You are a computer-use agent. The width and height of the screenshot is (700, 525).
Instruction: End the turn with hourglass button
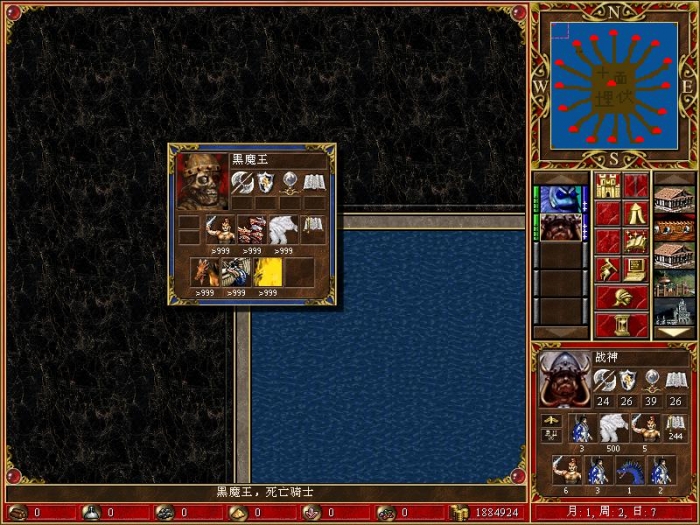pos(622,325)
